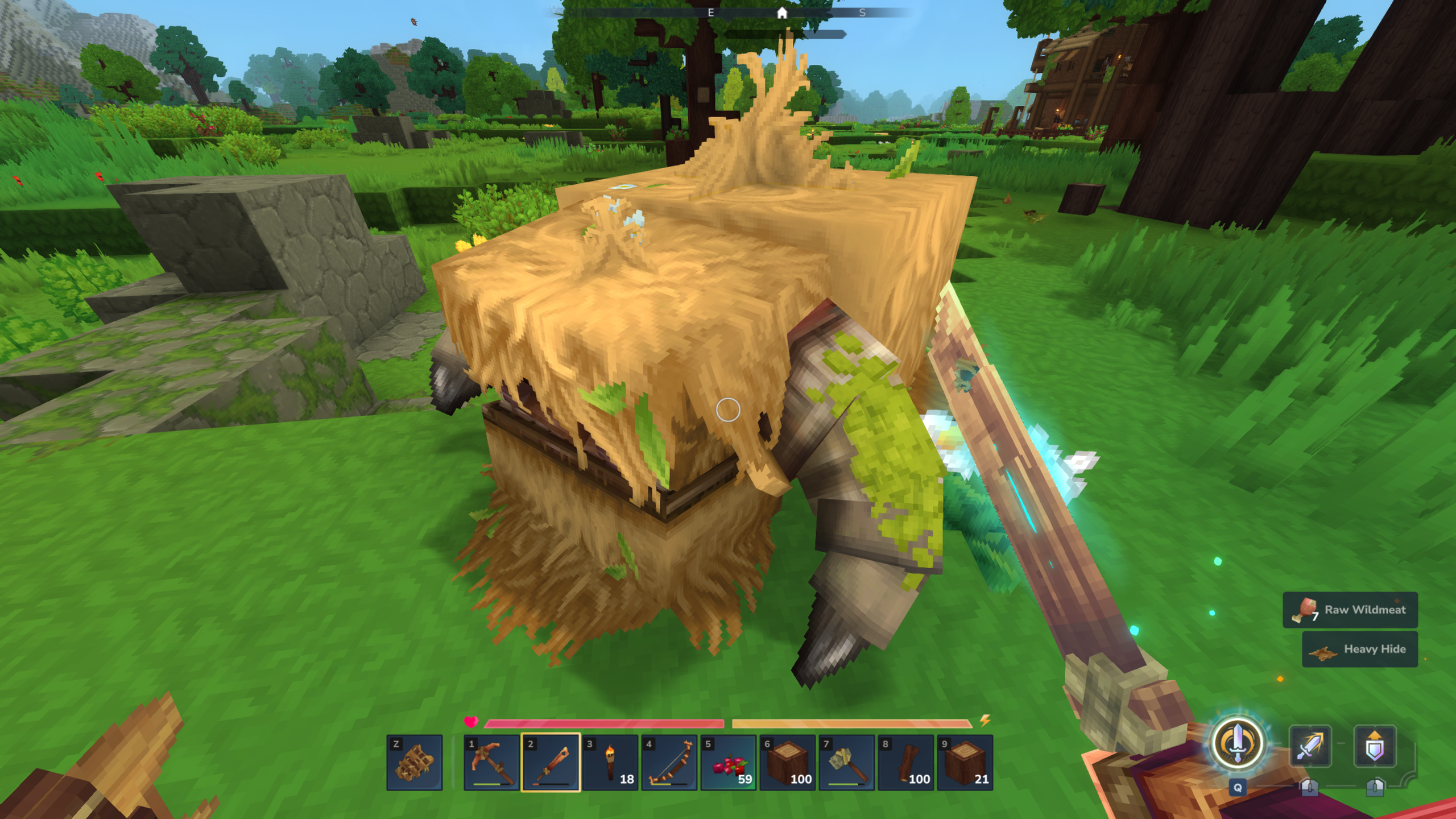The width and height of the screenshot is (1456, 819).
Task: Click the home marker on the compass bar
Action: (x=783, y=14)
